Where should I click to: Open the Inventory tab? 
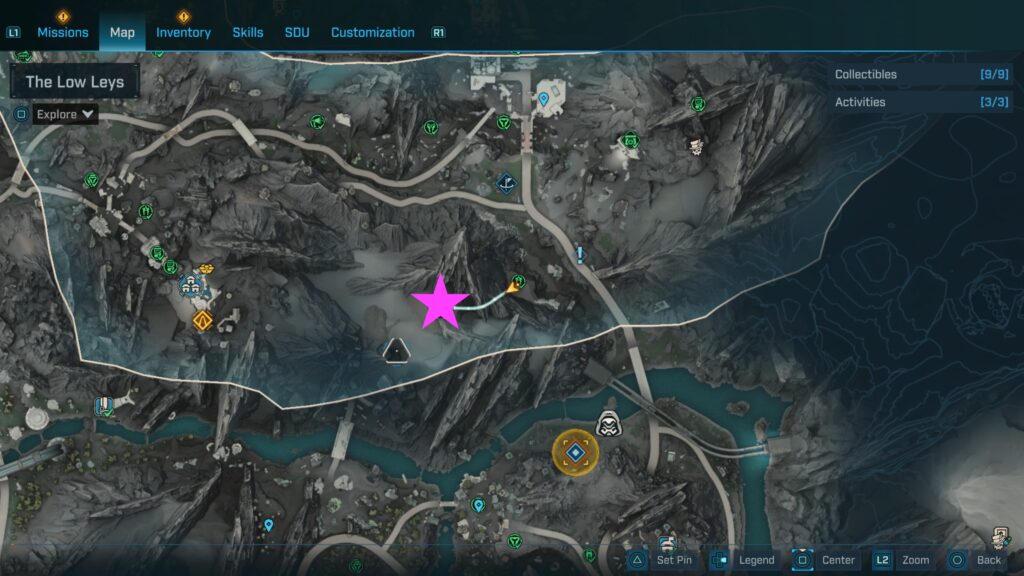click(183, 32)
